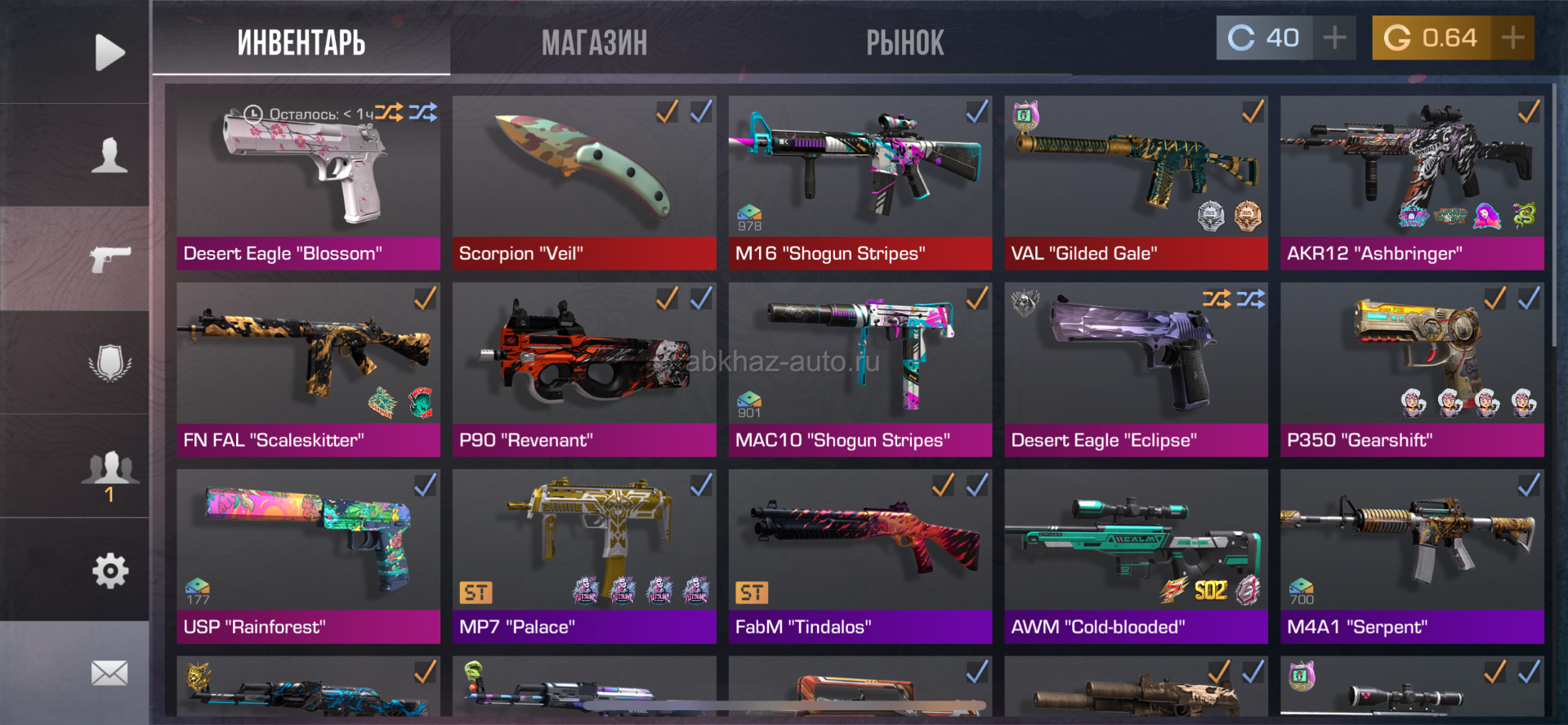Select the M16 "Shogun Stripes" skin

(x=860, y=182)
